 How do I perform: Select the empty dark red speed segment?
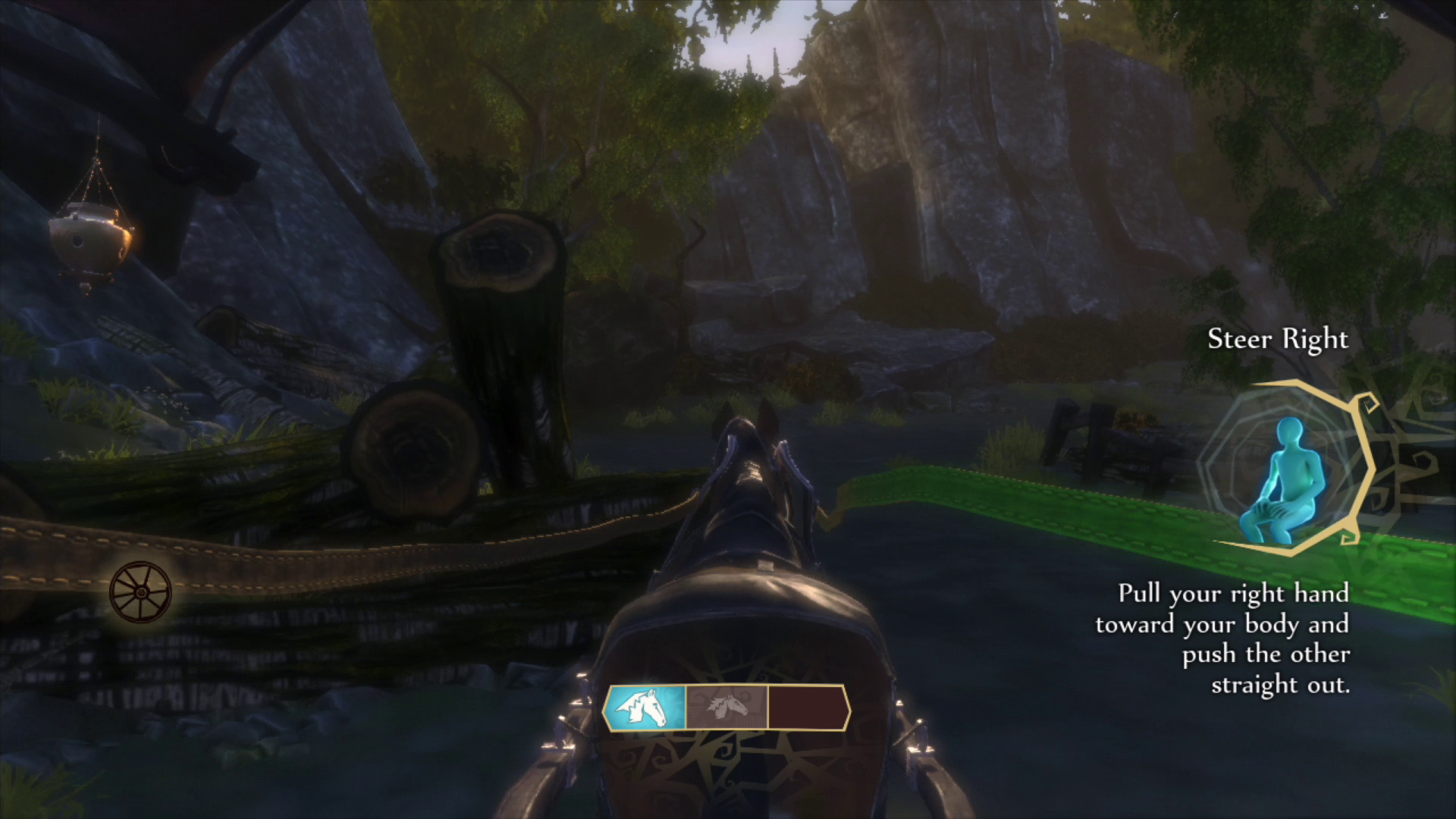[x=807, y=708]
